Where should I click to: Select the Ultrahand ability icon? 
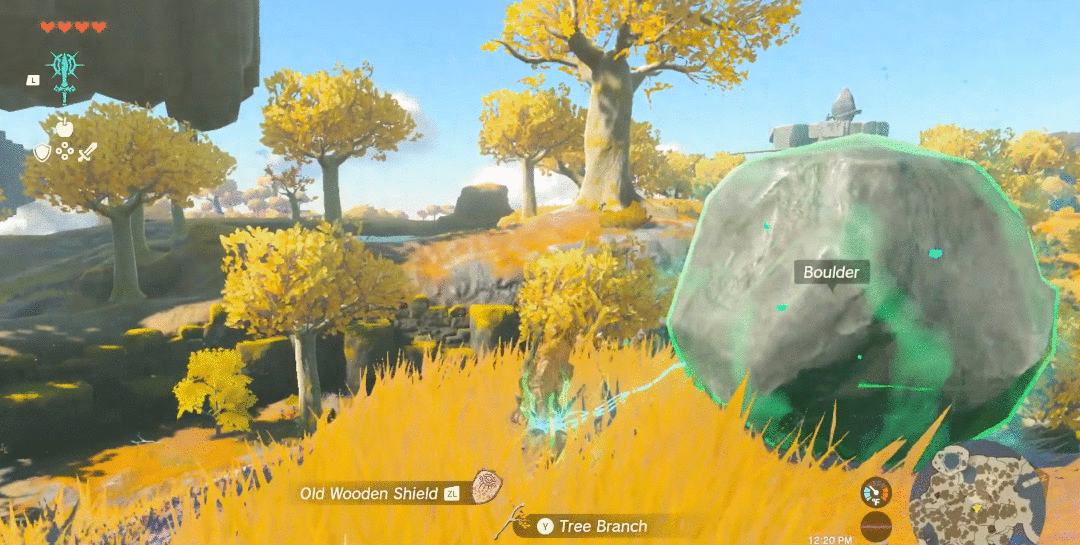(x=65, y=72)
